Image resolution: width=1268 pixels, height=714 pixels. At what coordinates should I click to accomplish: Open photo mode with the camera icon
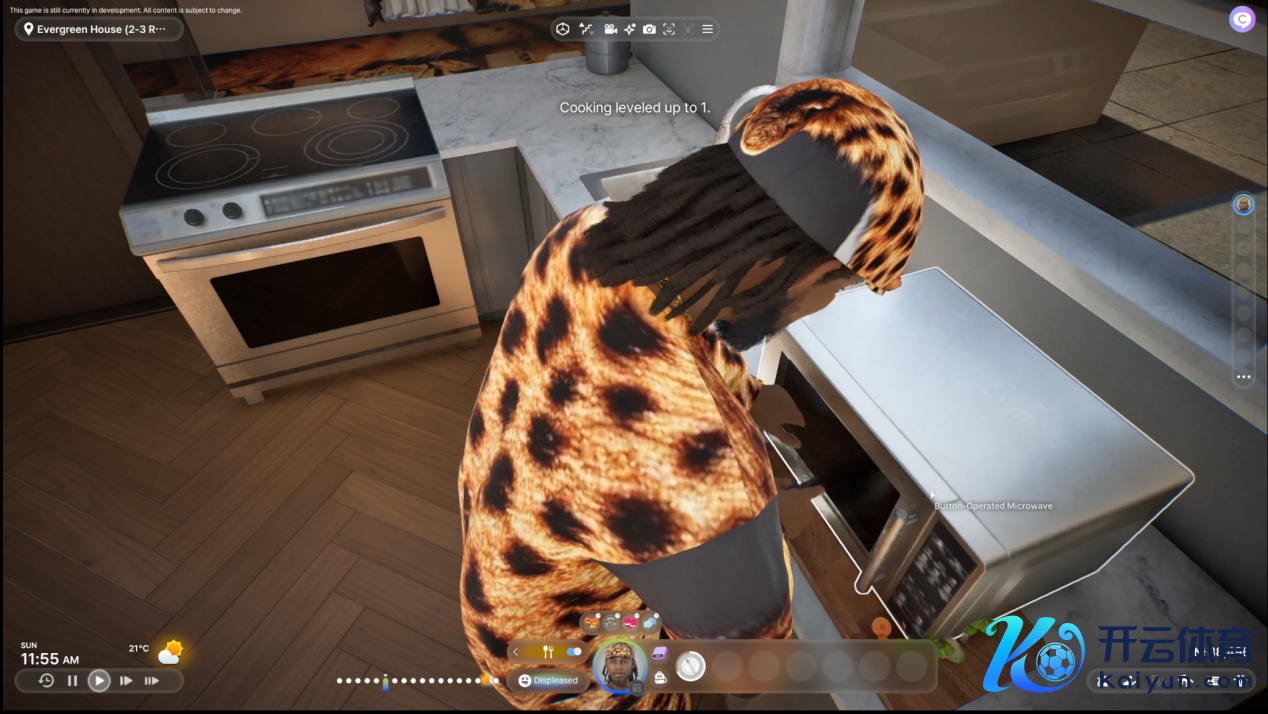(x=650, y=29)
